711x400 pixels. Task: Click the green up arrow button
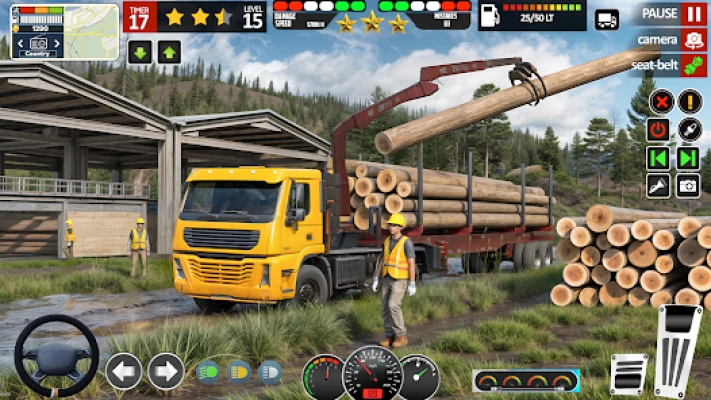pyautogui.click(x=169, y=53)
